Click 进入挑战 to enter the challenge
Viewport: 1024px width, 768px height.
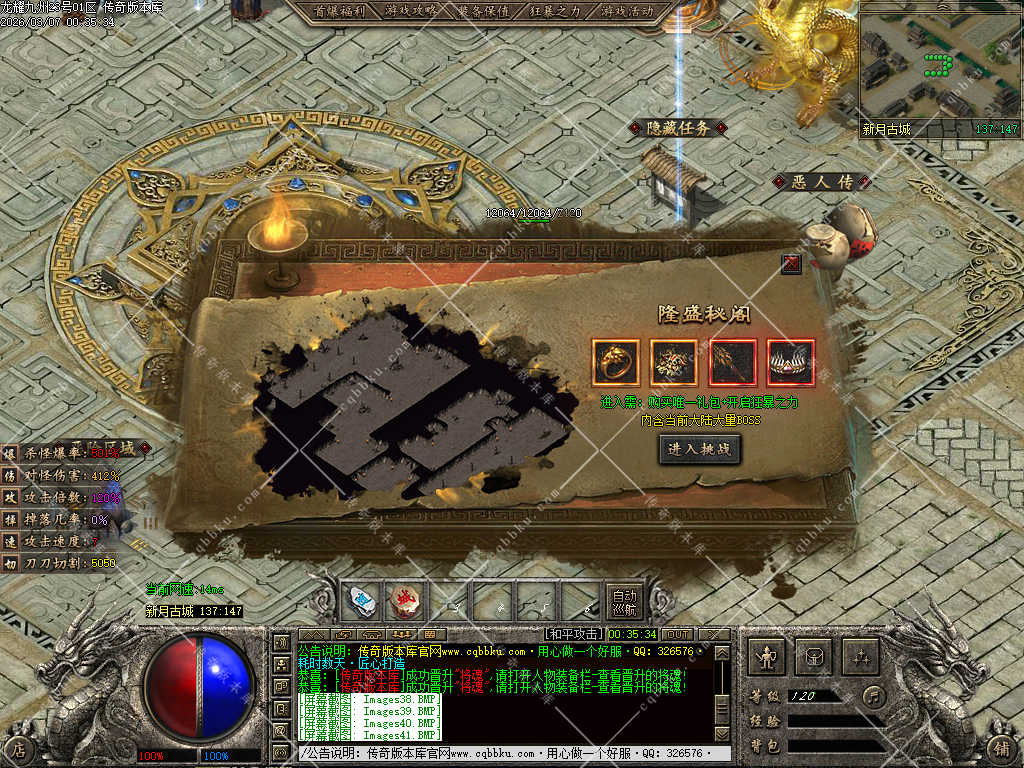(700, 449)
